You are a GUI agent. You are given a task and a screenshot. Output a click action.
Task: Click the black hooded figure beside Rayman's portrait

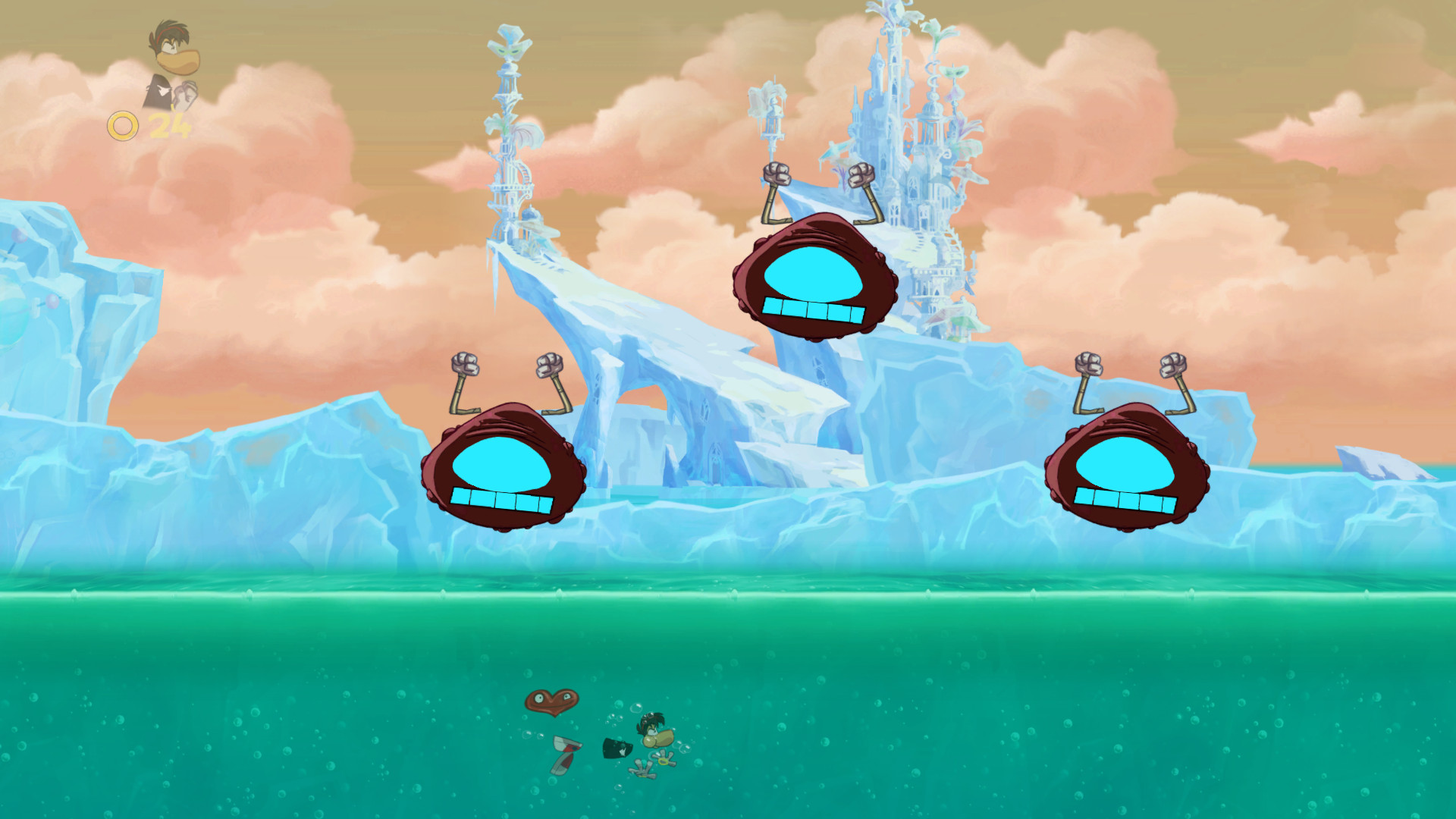click(159, 93)
